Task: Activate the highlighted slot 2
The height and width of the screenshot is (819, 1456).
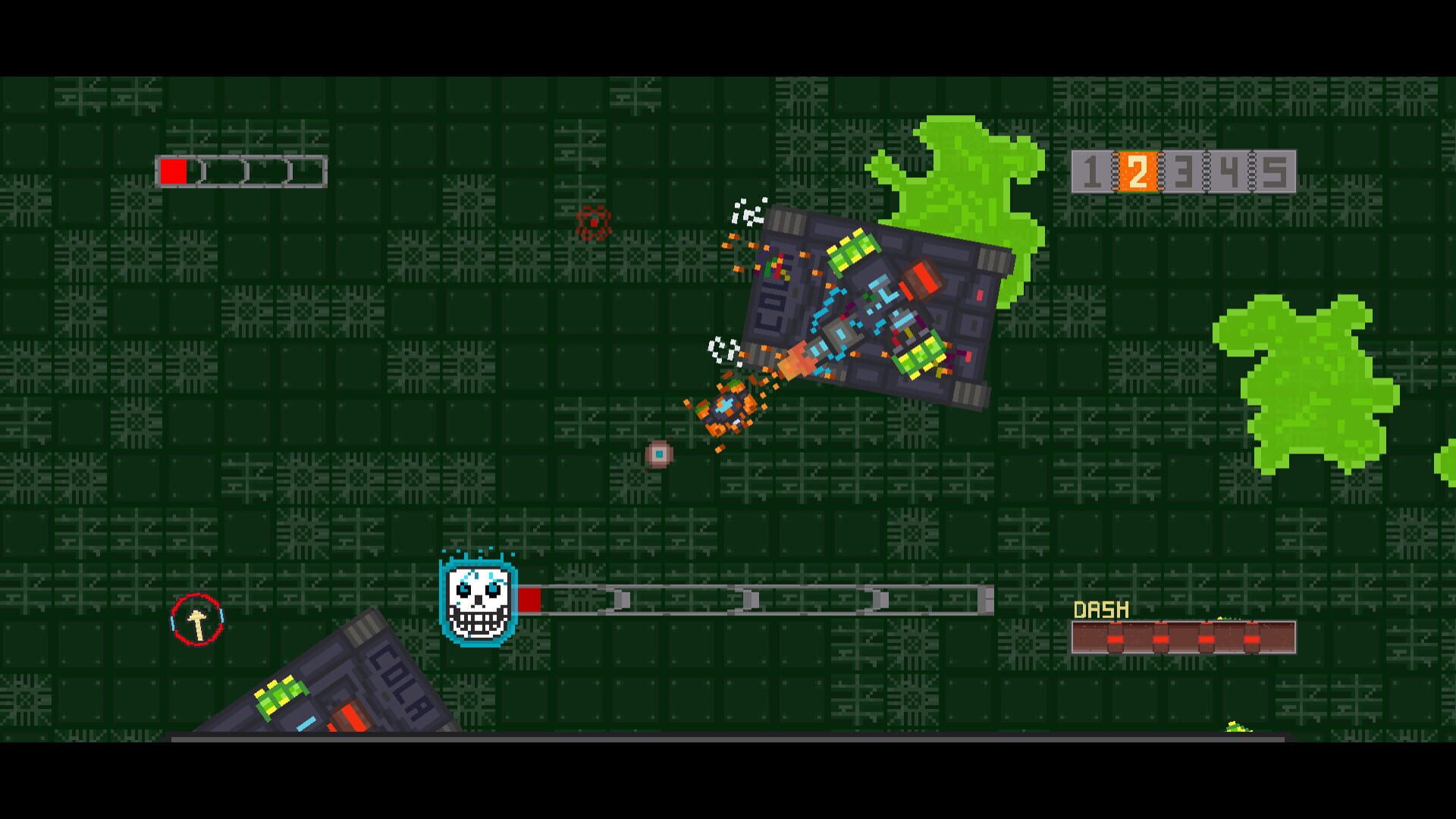Action: pos(1137,171)
